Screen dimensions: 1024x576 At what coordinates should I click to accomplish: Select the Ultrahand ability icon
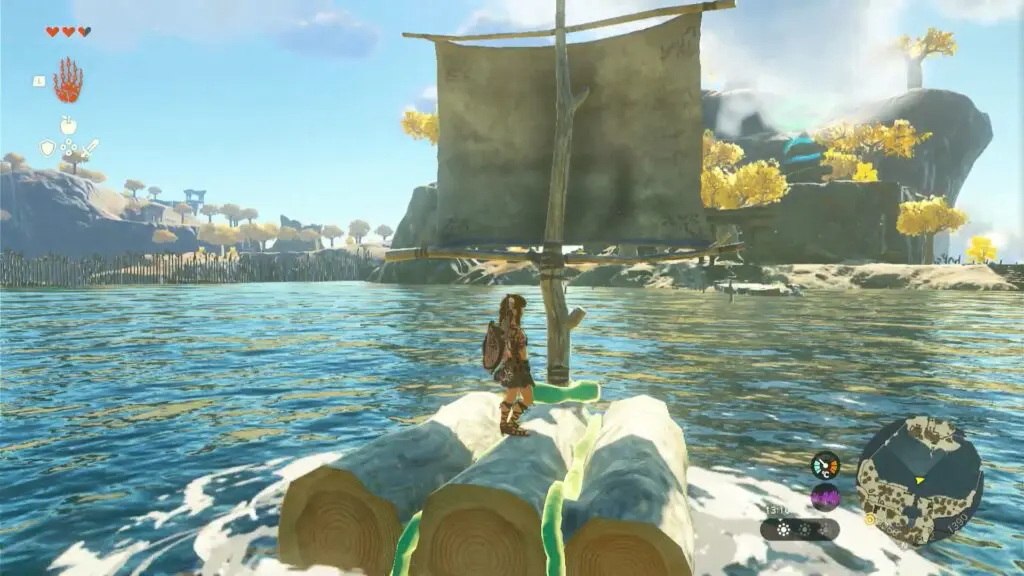pyautogui.click(x=68, y=81)
